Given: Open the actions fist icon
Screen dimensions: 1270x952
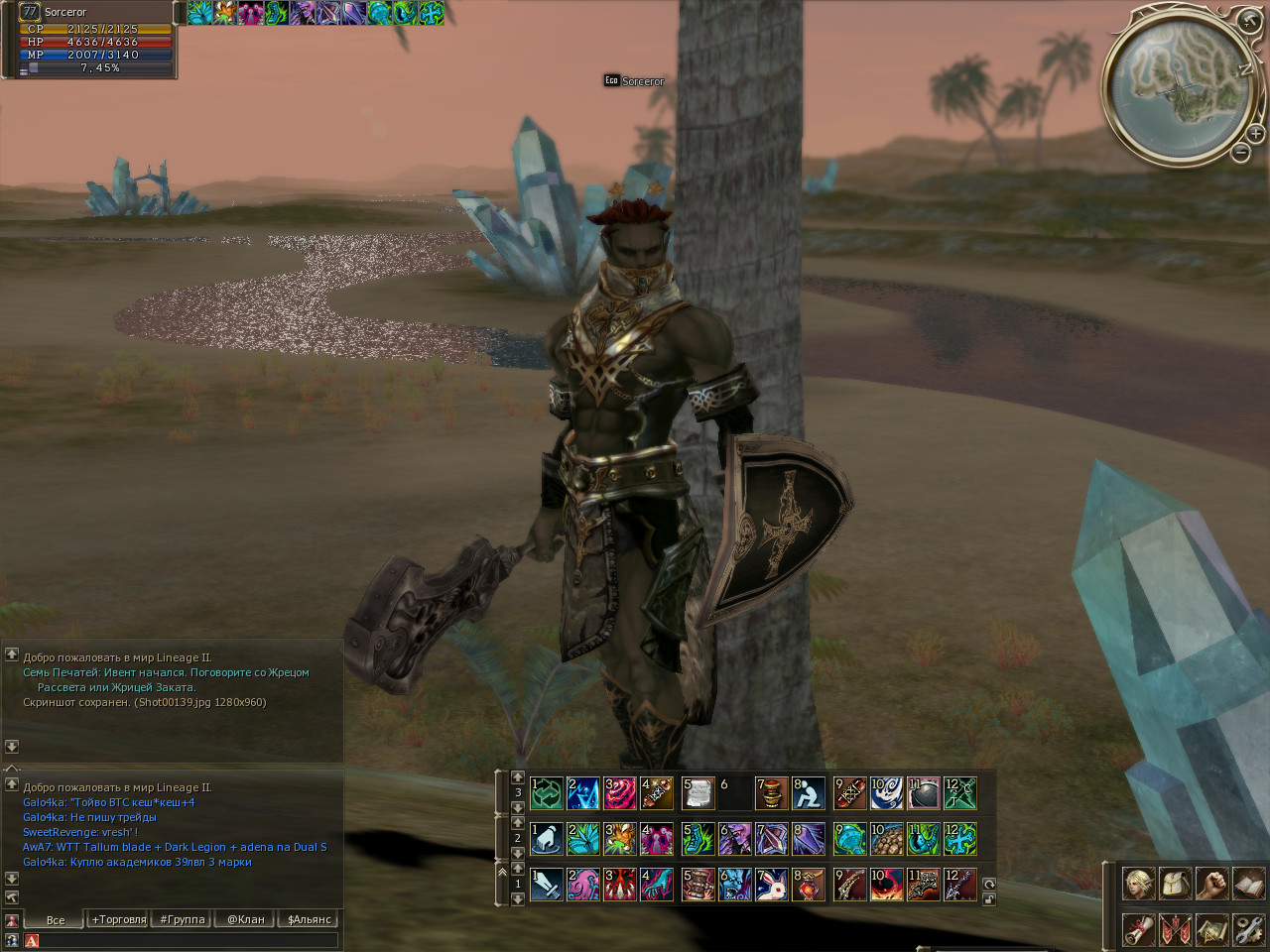Looking at the screenshot, I should (x=1211, y=883).
